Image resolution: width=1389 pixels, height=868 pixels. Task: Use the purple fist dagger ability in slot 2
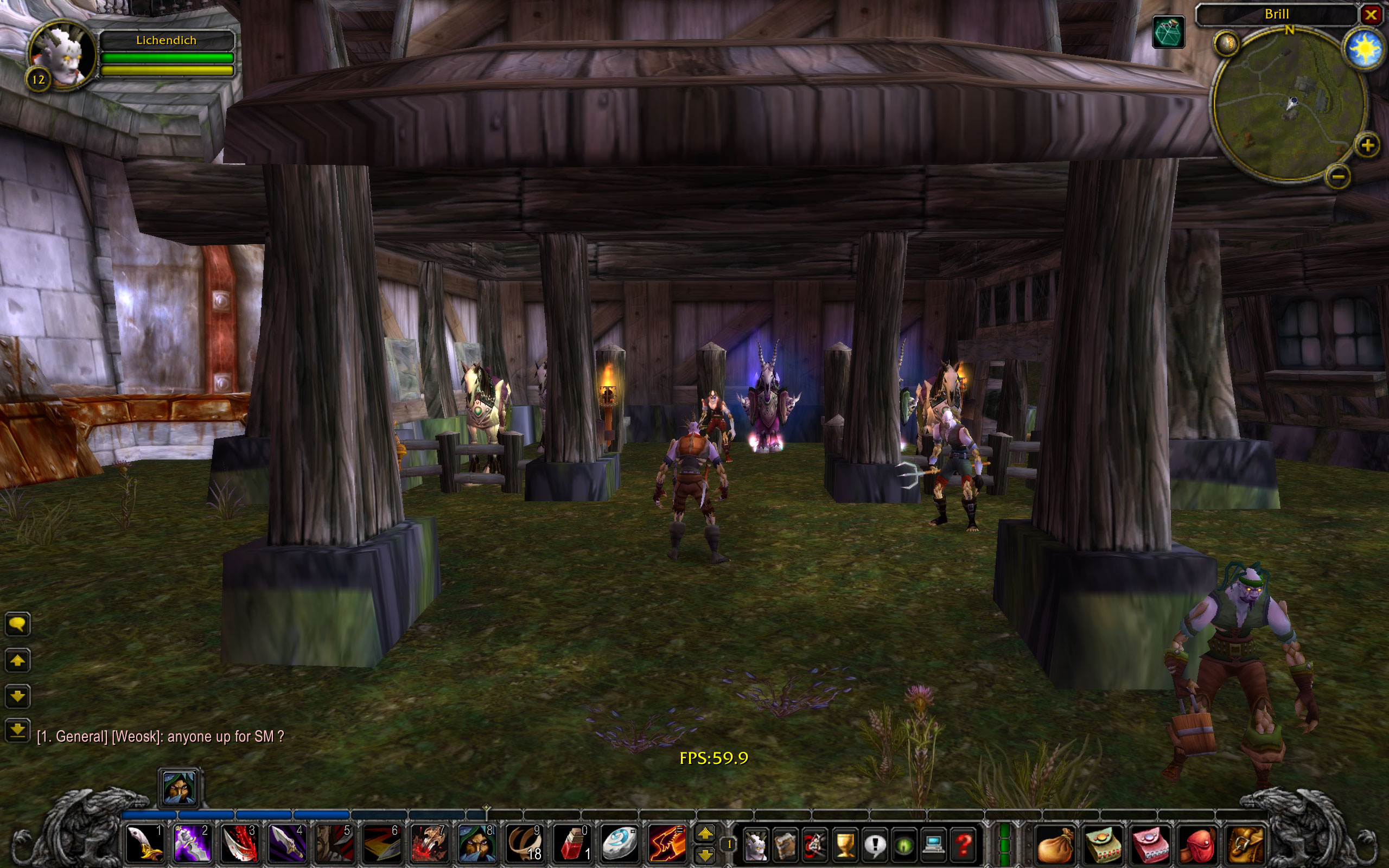click(x=192, y=843)
